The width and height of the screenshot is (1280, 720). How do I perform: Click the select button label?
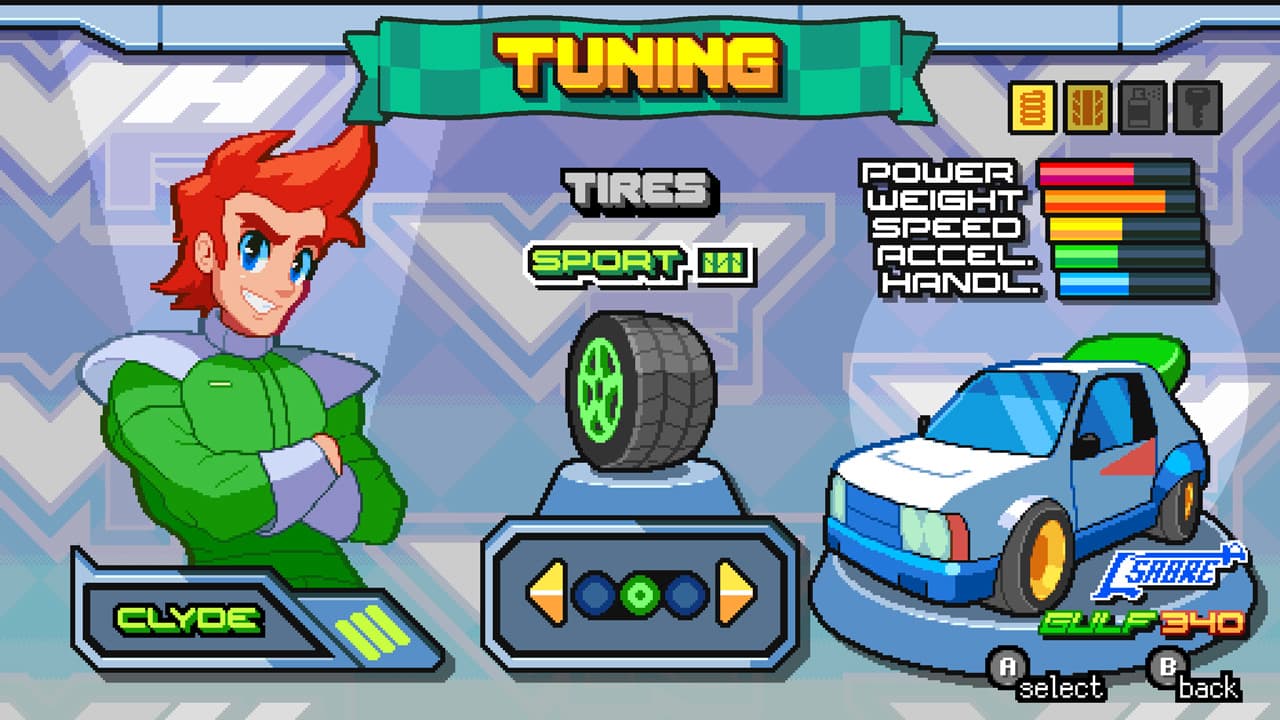1063,689
